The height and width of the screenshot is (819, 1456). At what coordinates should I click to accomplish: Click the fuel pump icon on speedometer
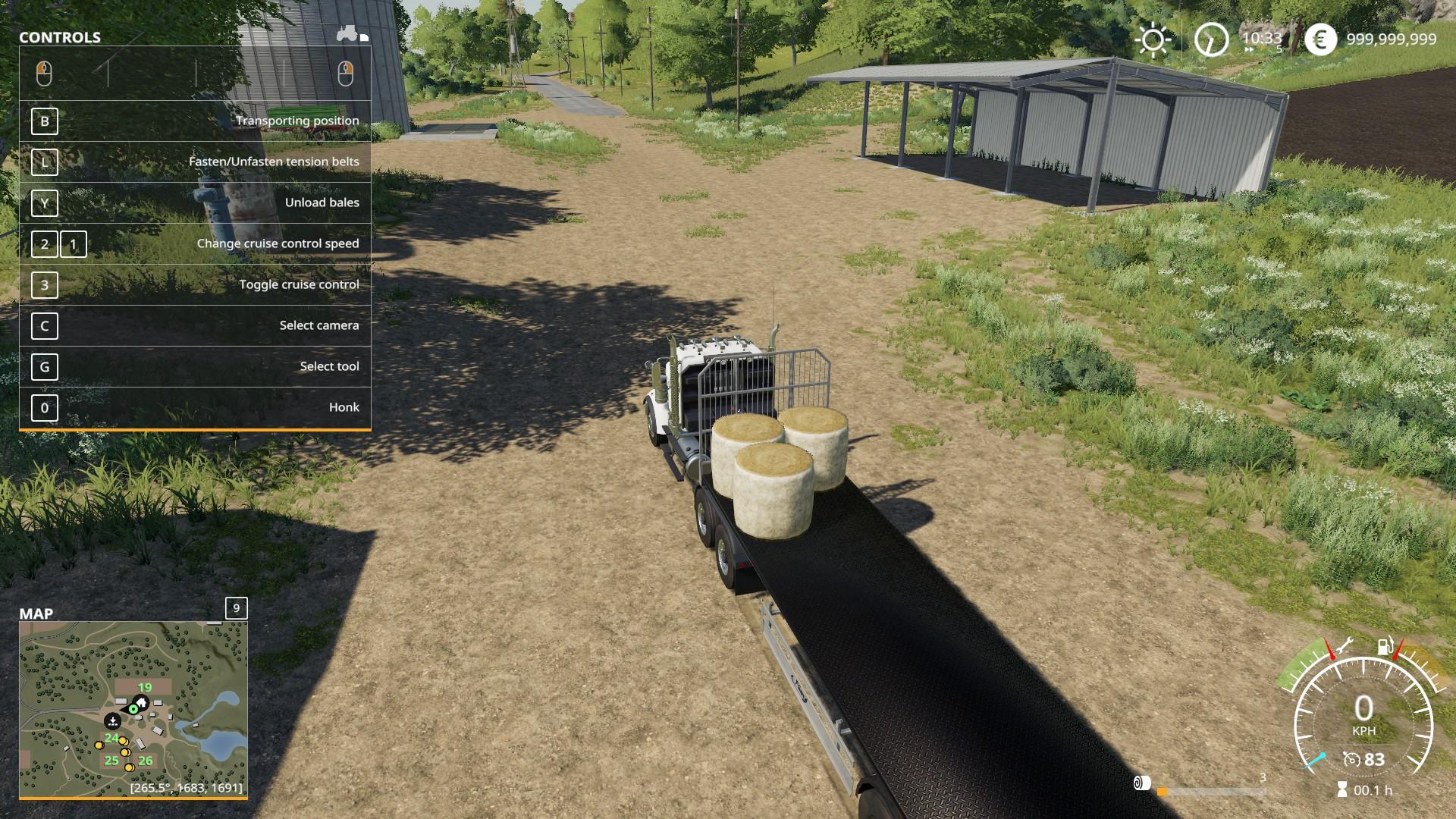(1385, 647)
